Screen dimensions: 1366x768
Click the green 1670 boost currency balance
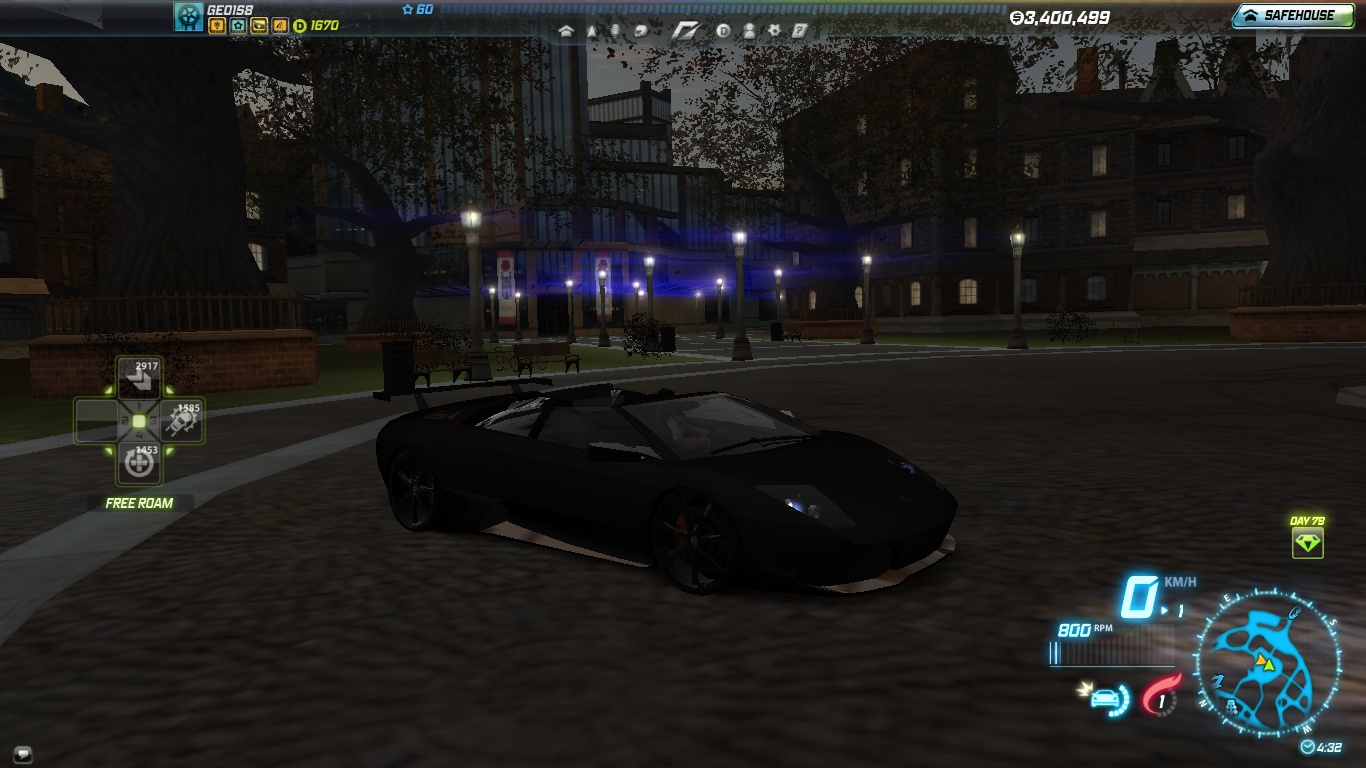316,25
